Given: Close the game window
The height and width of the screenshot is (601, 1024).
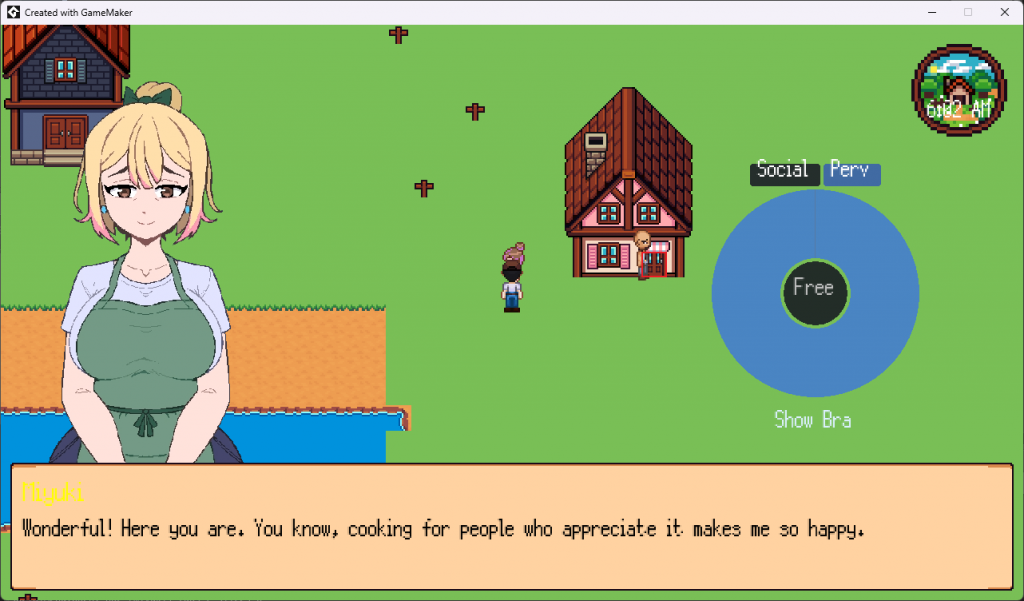Looking at the screenshot, I should coord(1003,11).
